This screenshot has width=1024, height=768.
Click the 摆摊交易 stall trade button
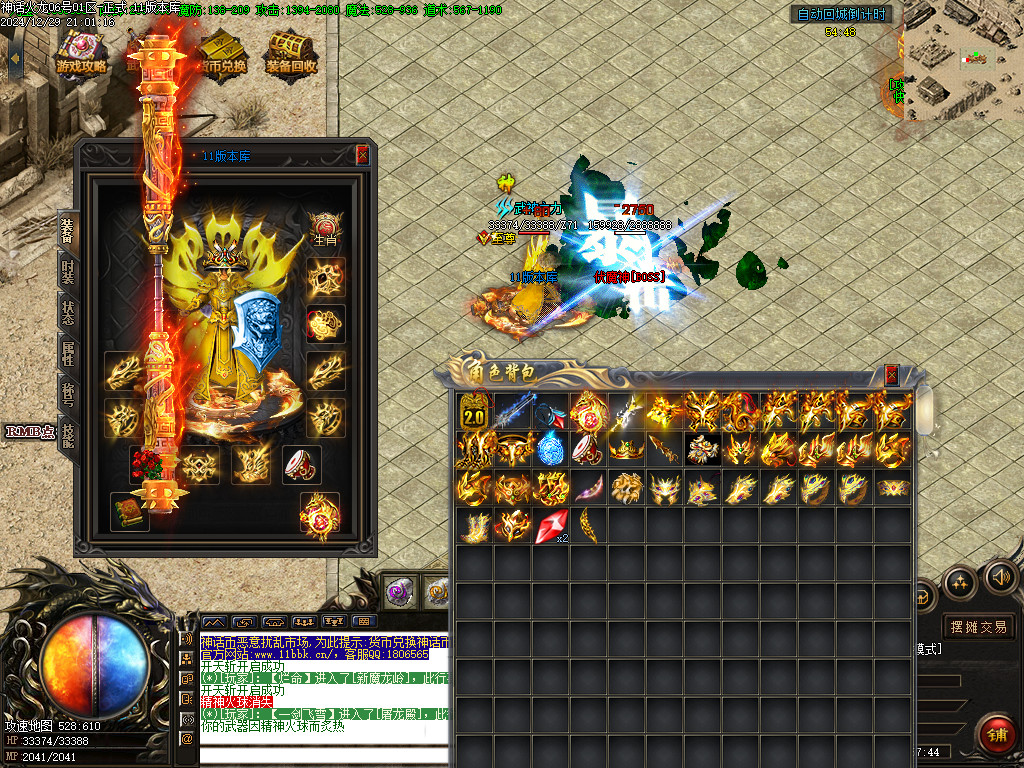click(978, 627)
